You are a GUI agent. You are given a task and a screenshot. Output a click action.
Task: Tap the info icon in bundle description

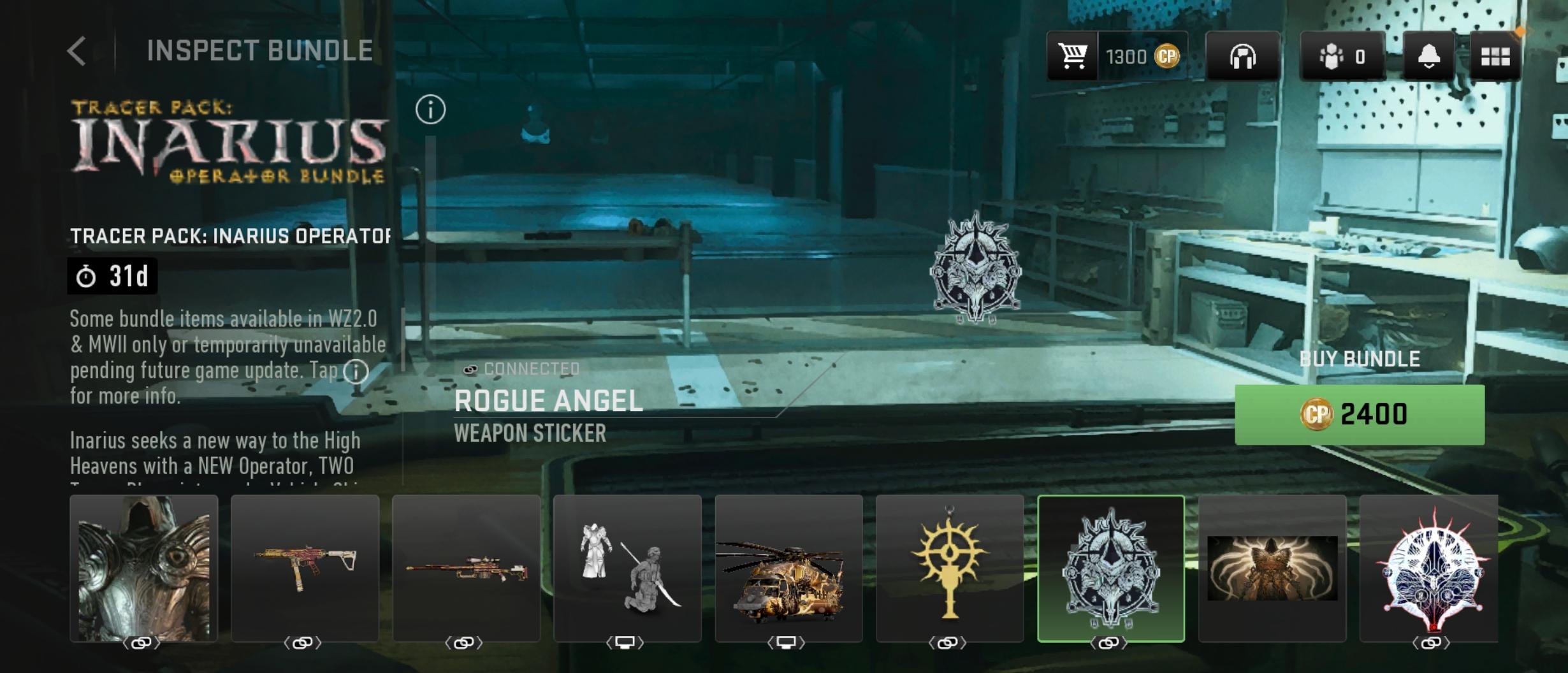point(356,371)
